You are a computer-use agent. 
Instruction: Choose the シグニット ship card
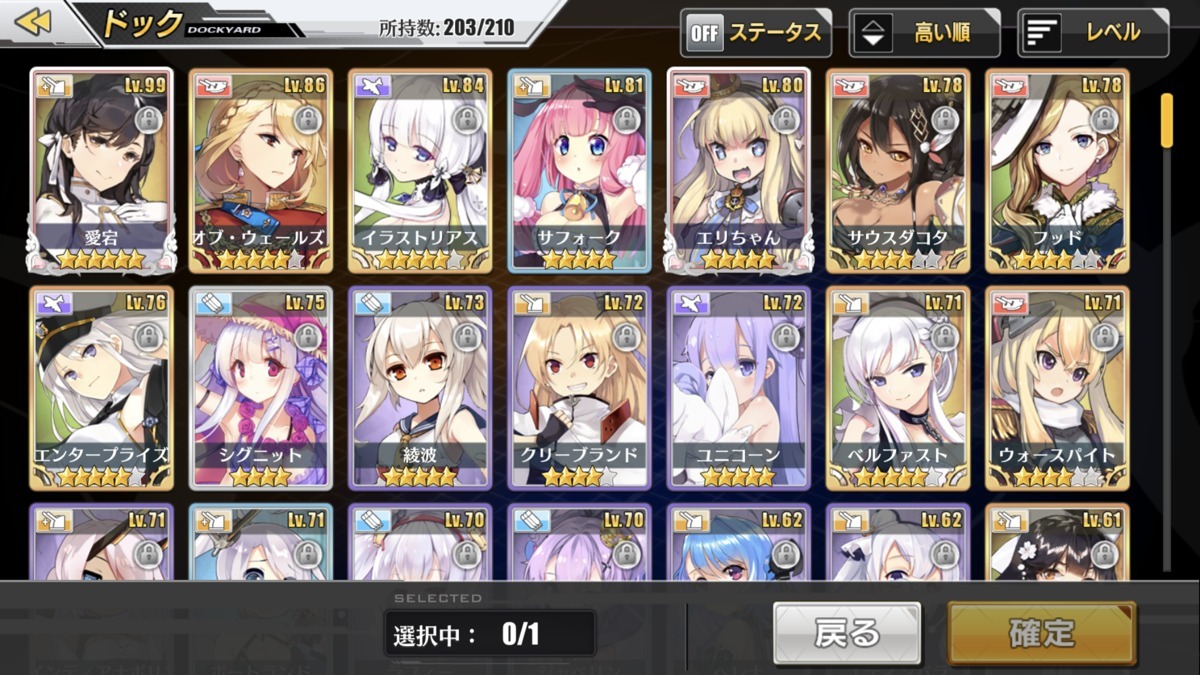tap(260, 388)
